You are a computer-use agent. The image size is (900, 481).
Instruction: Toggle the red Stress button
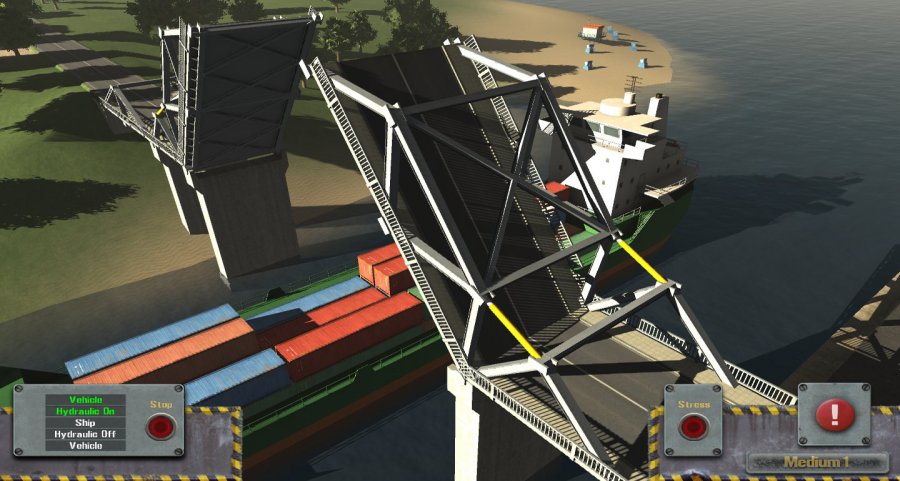point(692,428)
